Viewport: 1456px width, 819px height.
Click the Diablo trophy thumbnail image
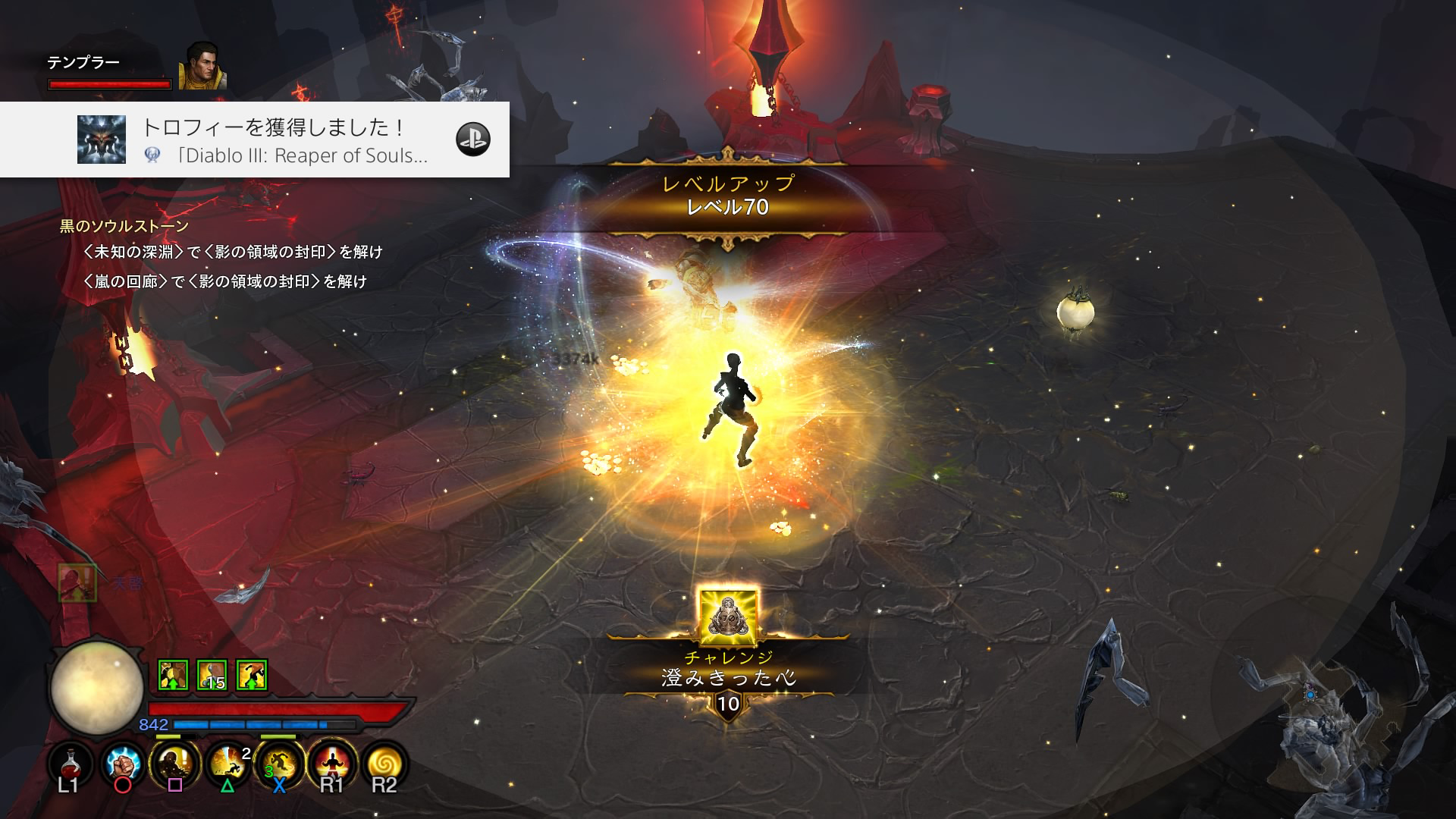102,140
